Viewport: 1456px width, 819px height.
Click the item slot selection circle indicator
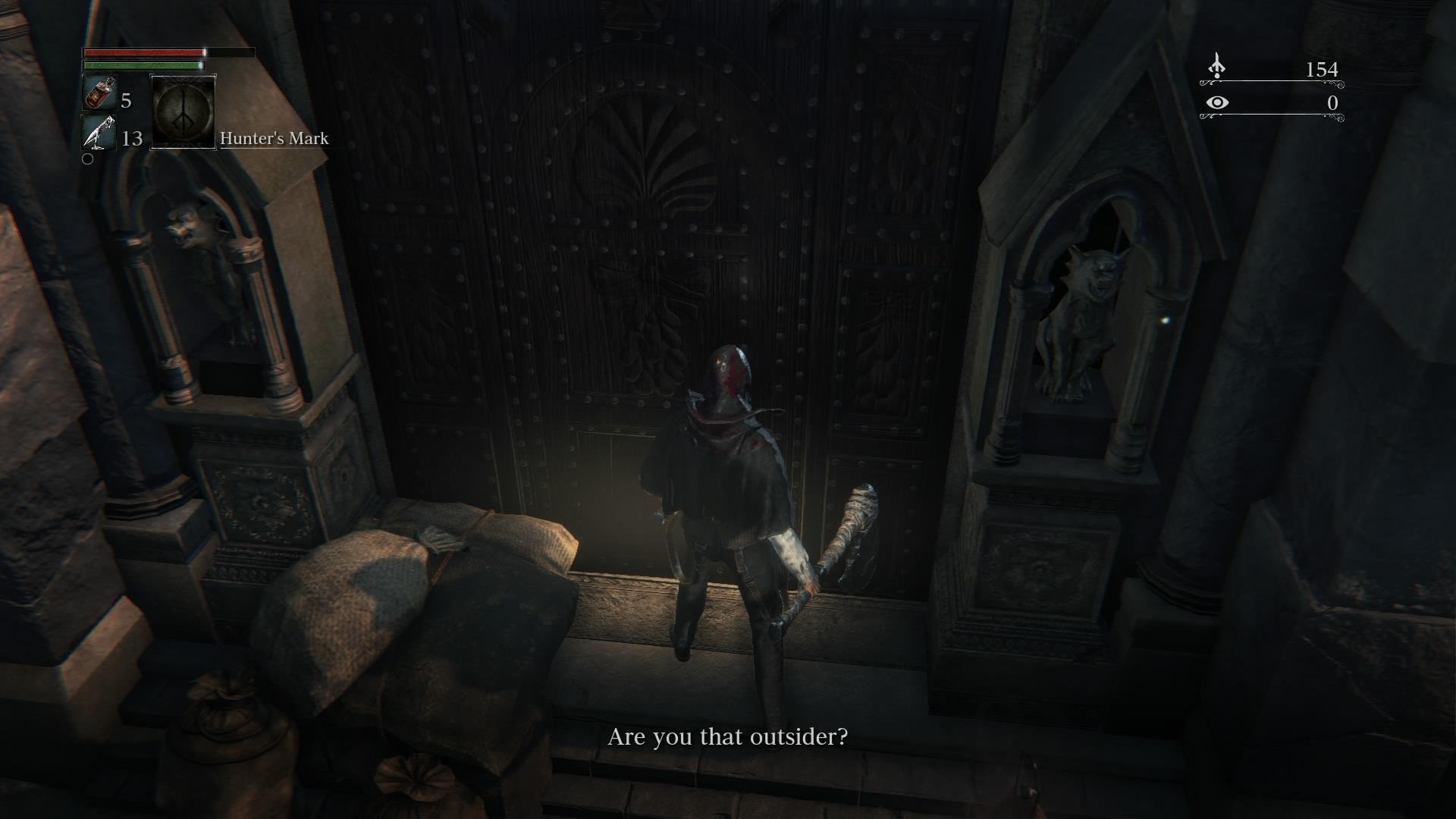point(87,159)
